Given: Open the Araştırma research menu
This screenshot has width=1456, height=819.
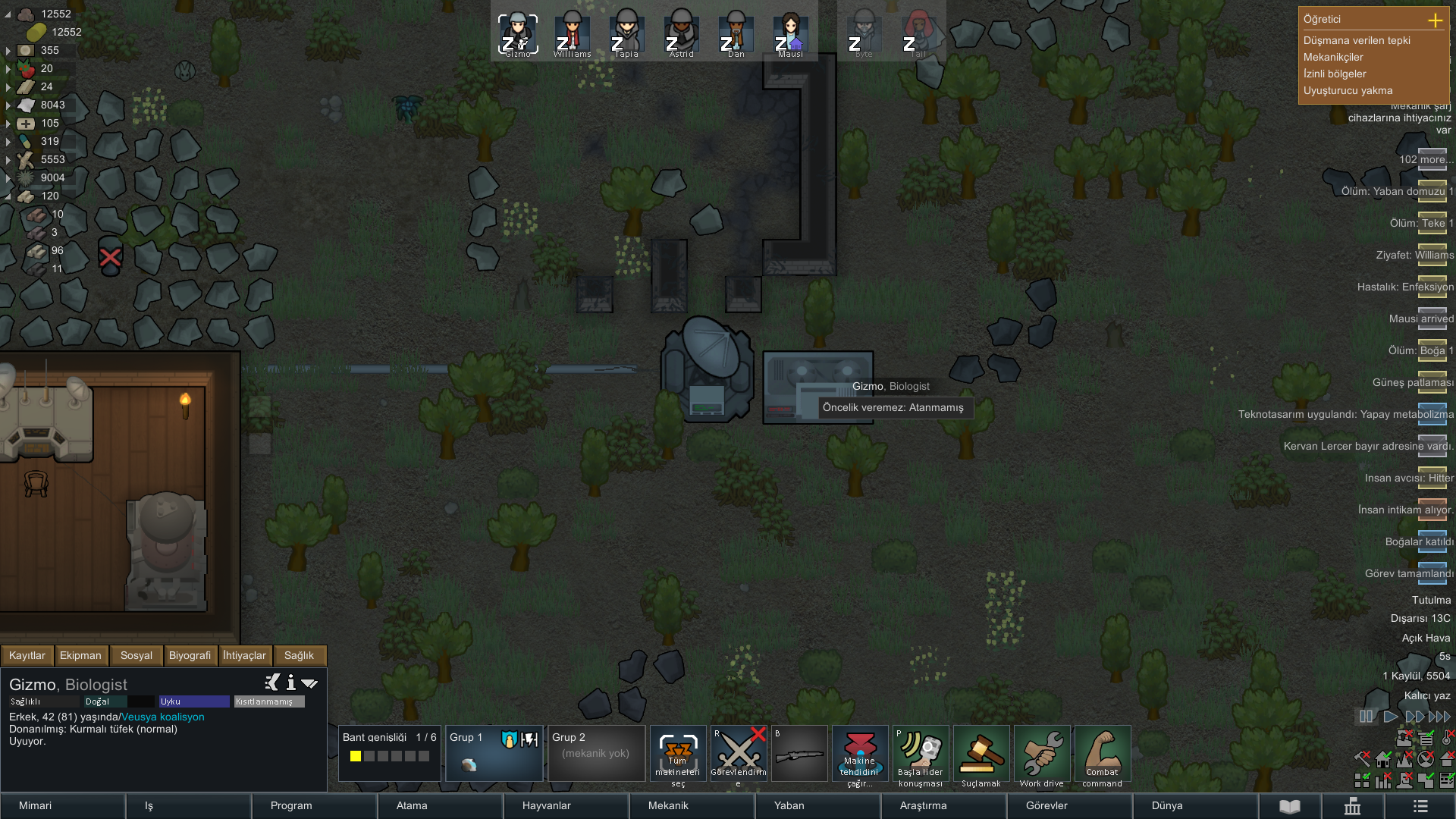Looking at the screenshot, I should pyautogui.click(x=943, y=805).
